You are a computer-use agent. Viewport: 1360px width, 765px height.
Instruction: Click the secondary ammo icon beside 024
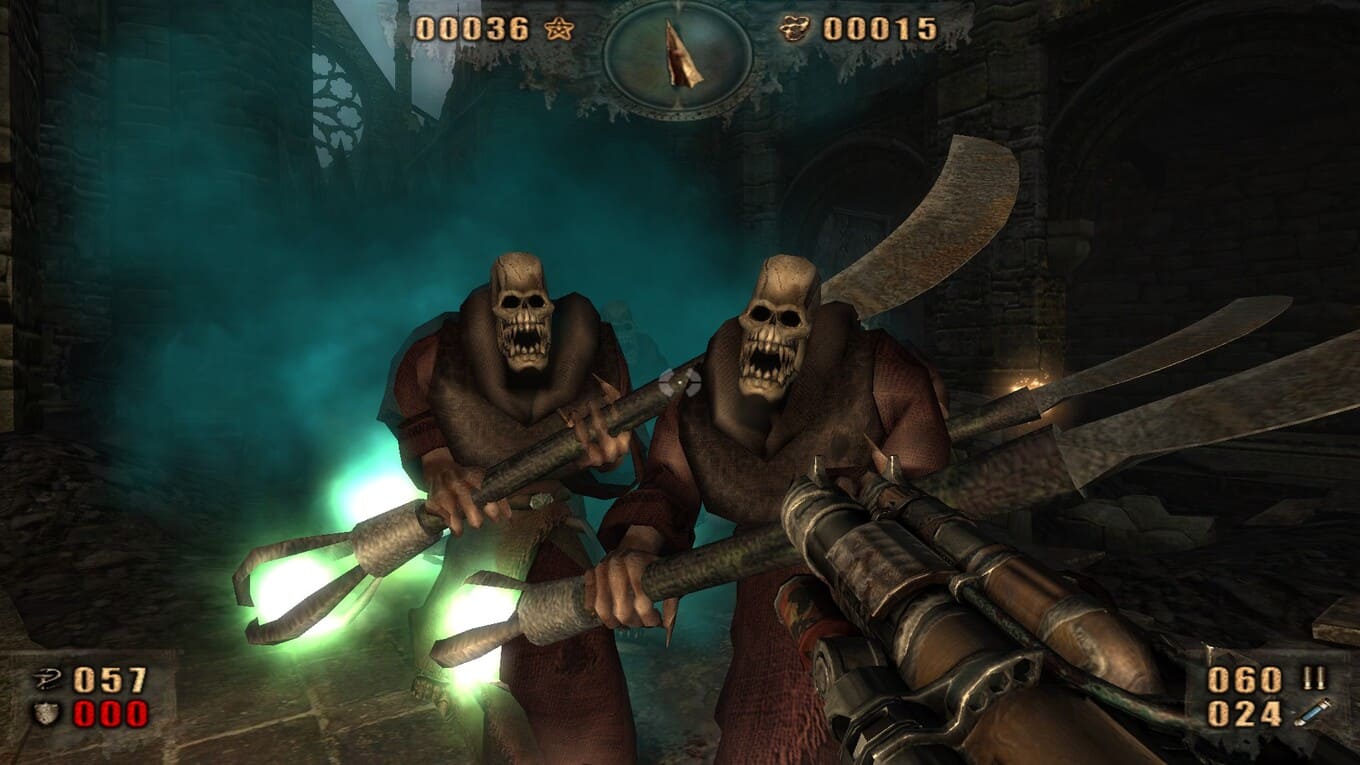pos(1312,713)
